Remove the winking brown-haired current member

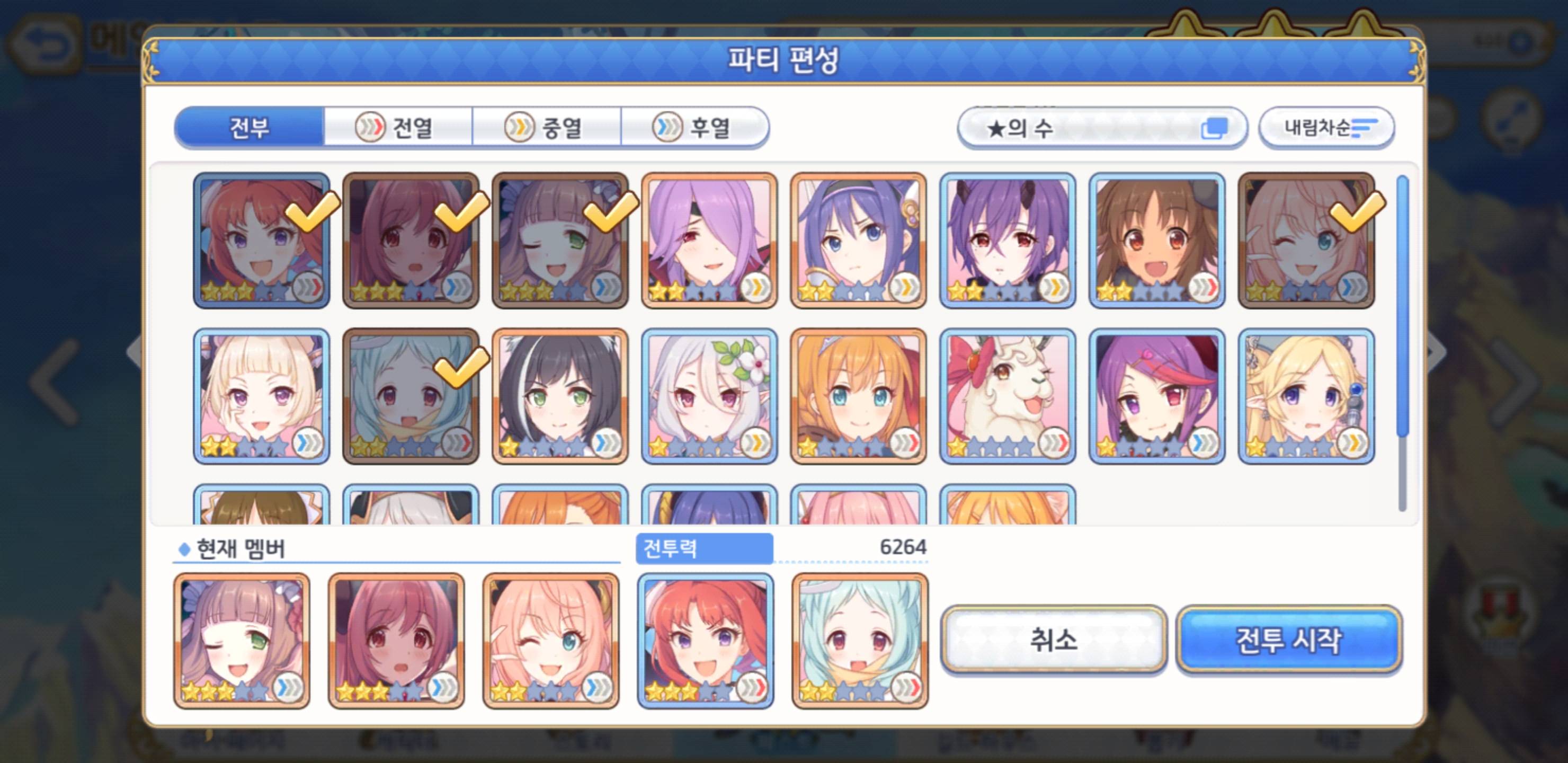(242, 641)
